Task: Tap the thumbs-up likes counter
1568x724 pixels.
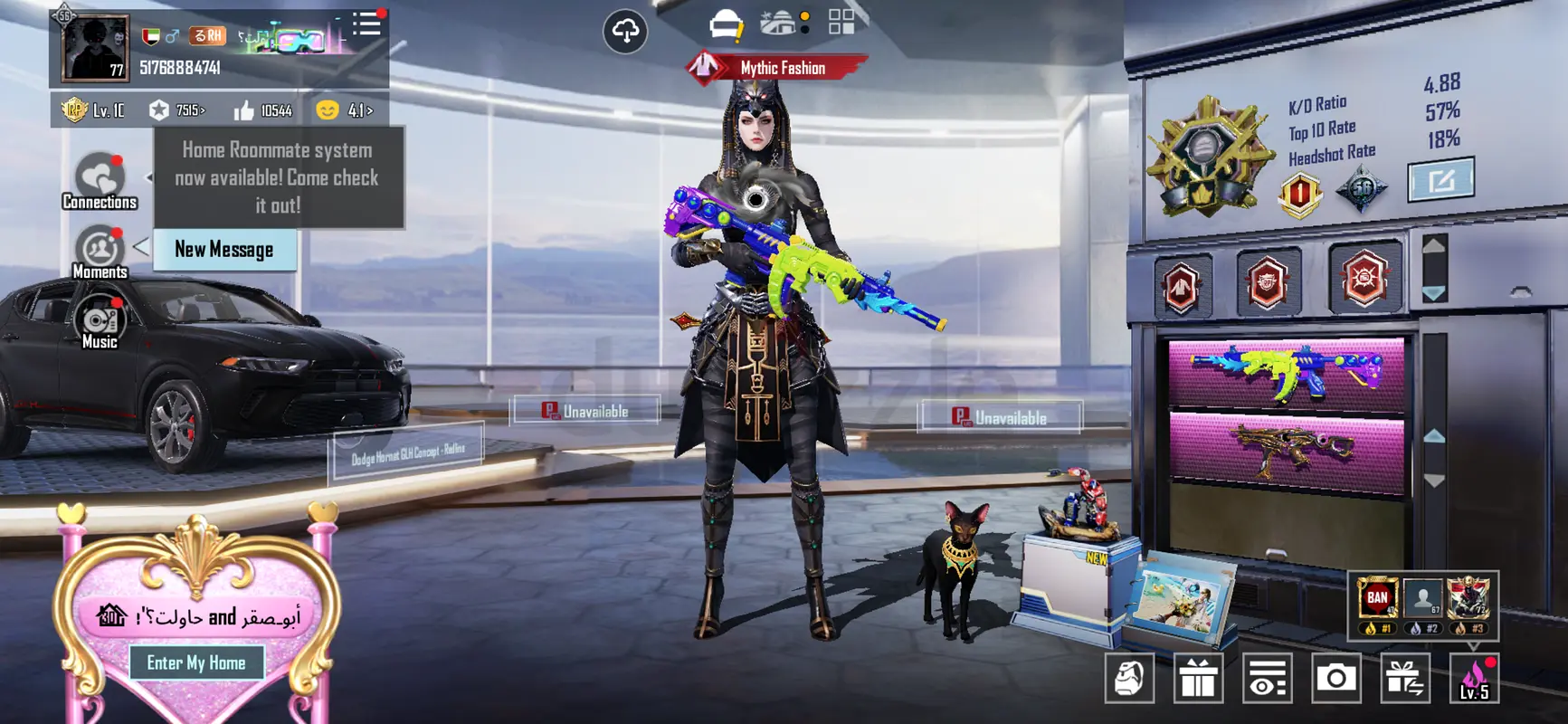Action: (x=263, y=110)
